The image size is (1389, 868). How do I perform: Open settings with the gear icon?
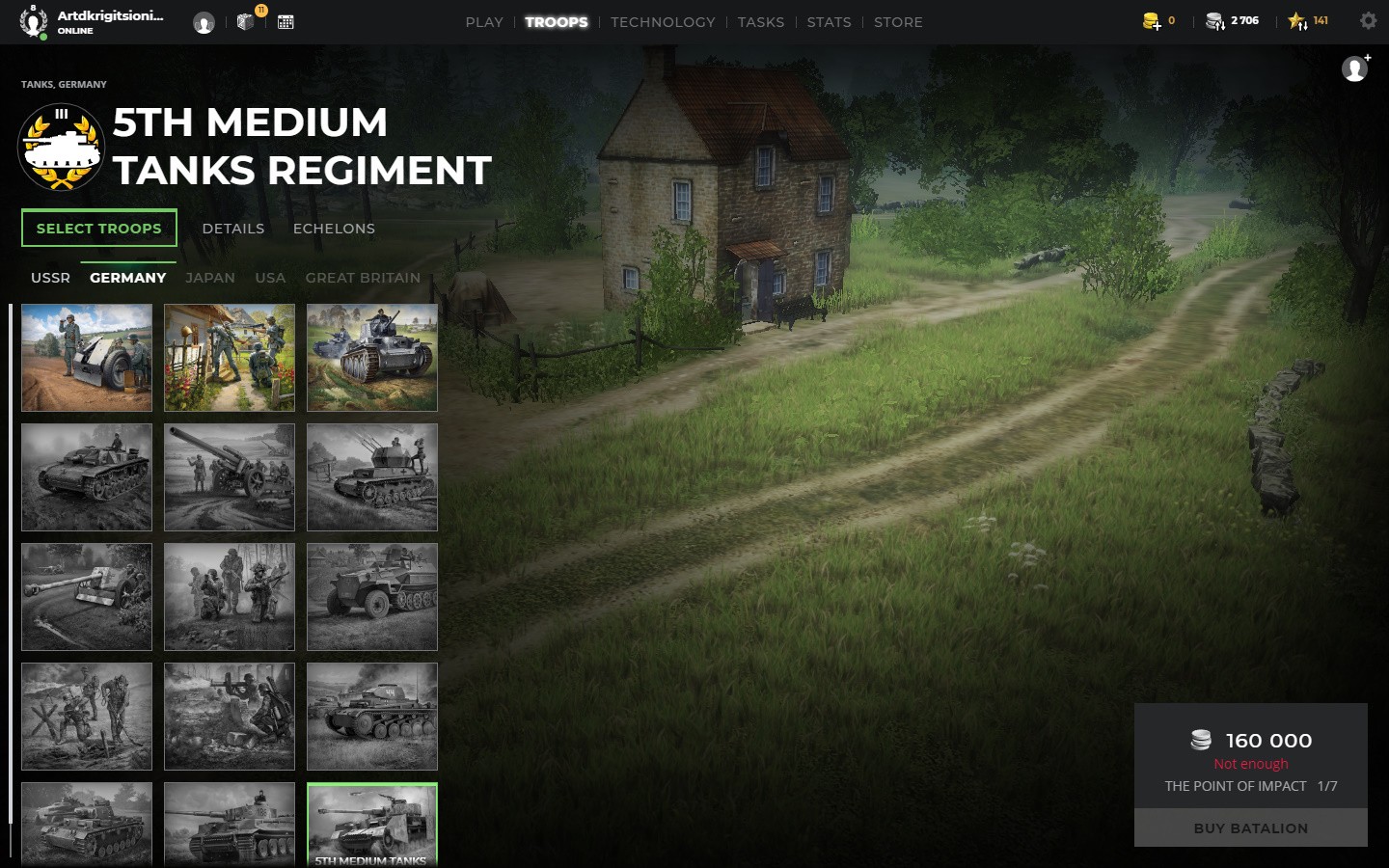click(x=1368, y=20)
